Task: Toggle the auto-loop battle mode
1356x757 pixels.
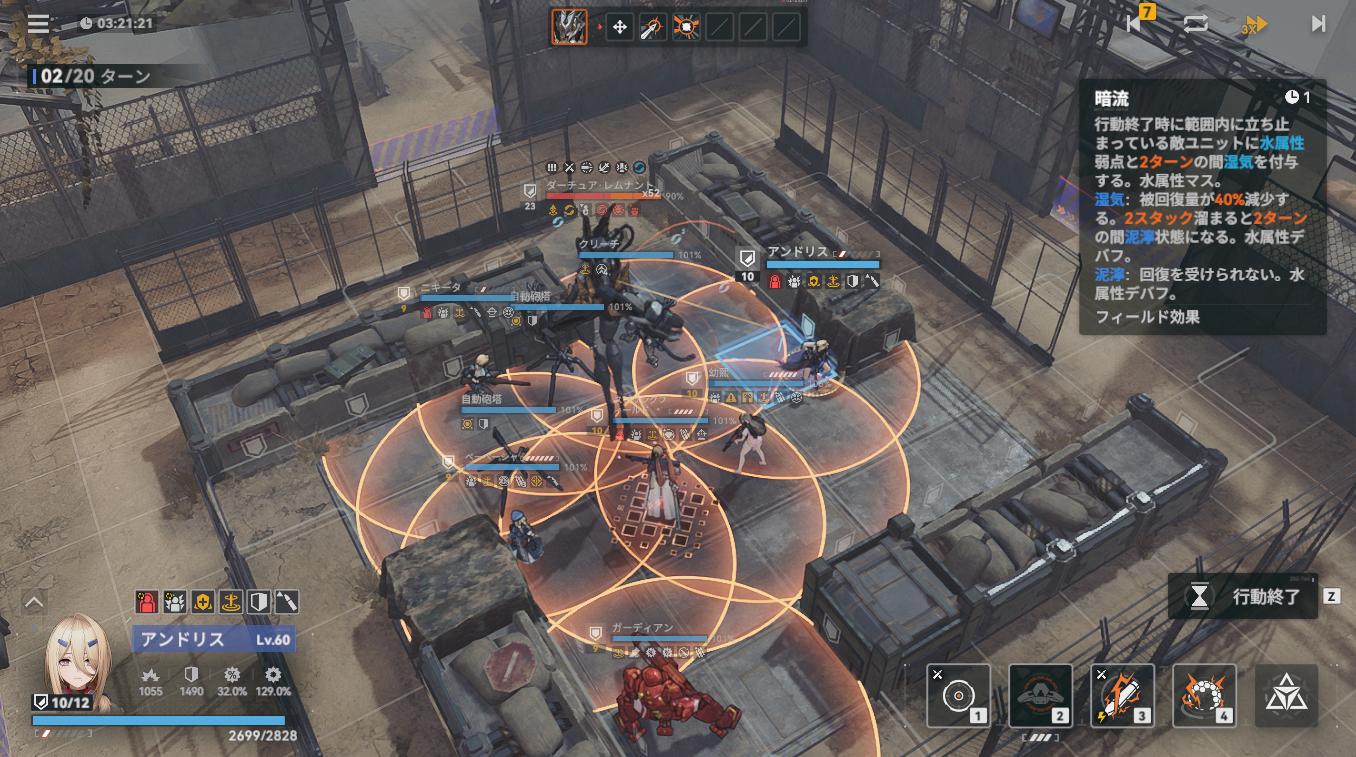Action: pos(1195,23)
